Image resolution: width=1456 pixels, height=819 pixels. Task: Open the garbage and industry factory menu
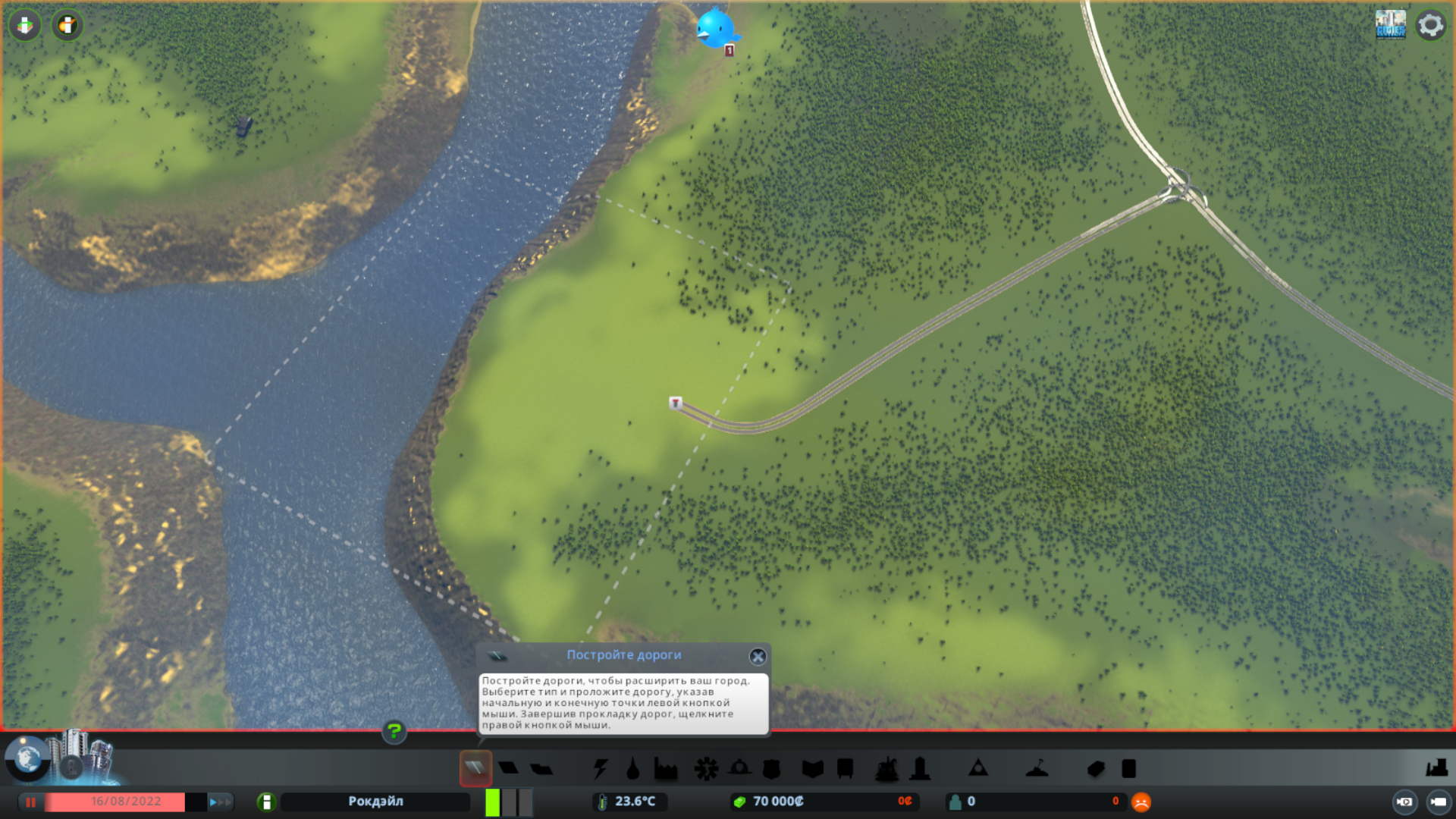point(665,769)
